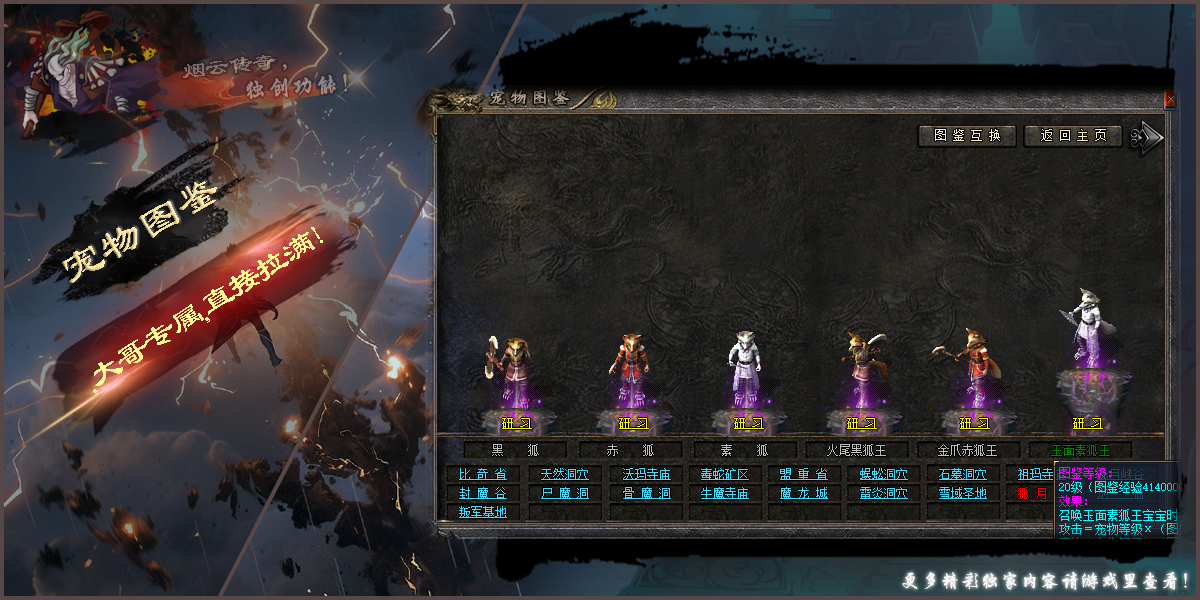Close the 宠物图鉴 window
This screenshot has height=600, width=1200.
[x=1170, y=100]
